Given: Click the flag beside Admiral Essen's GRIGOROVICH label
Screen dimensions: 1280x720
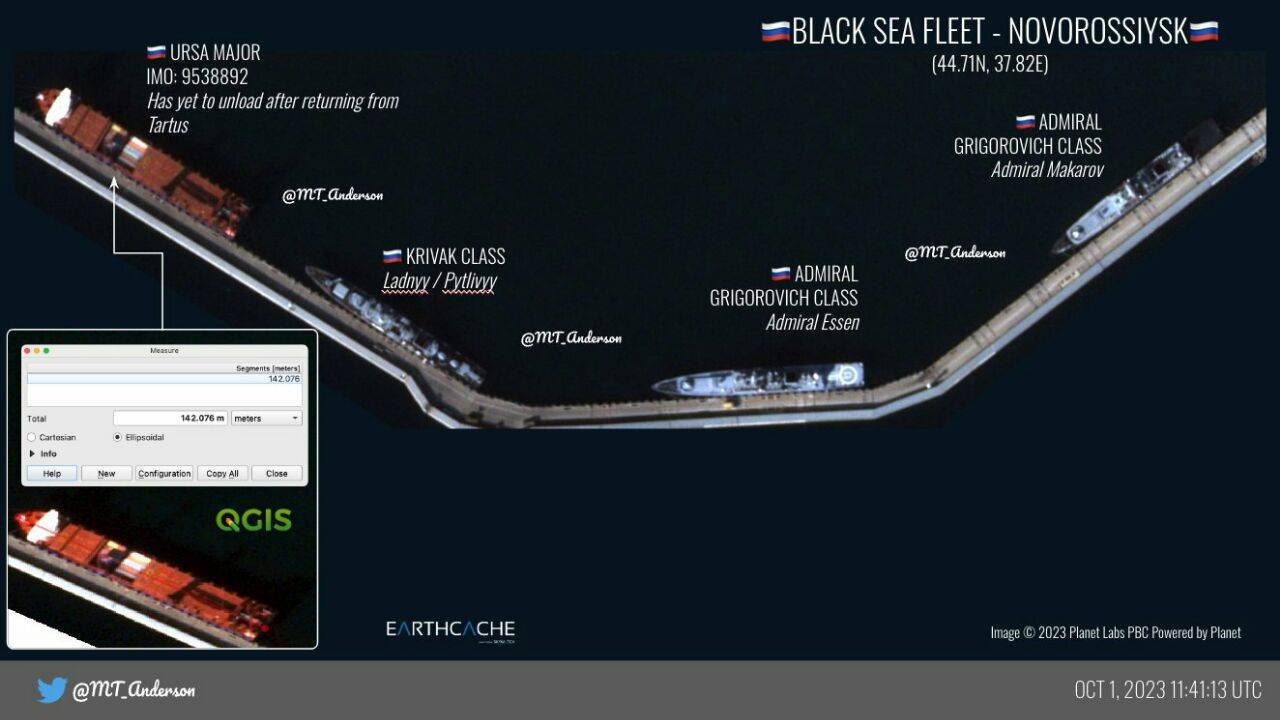Looking at the screenshot, I should (778, 273).
